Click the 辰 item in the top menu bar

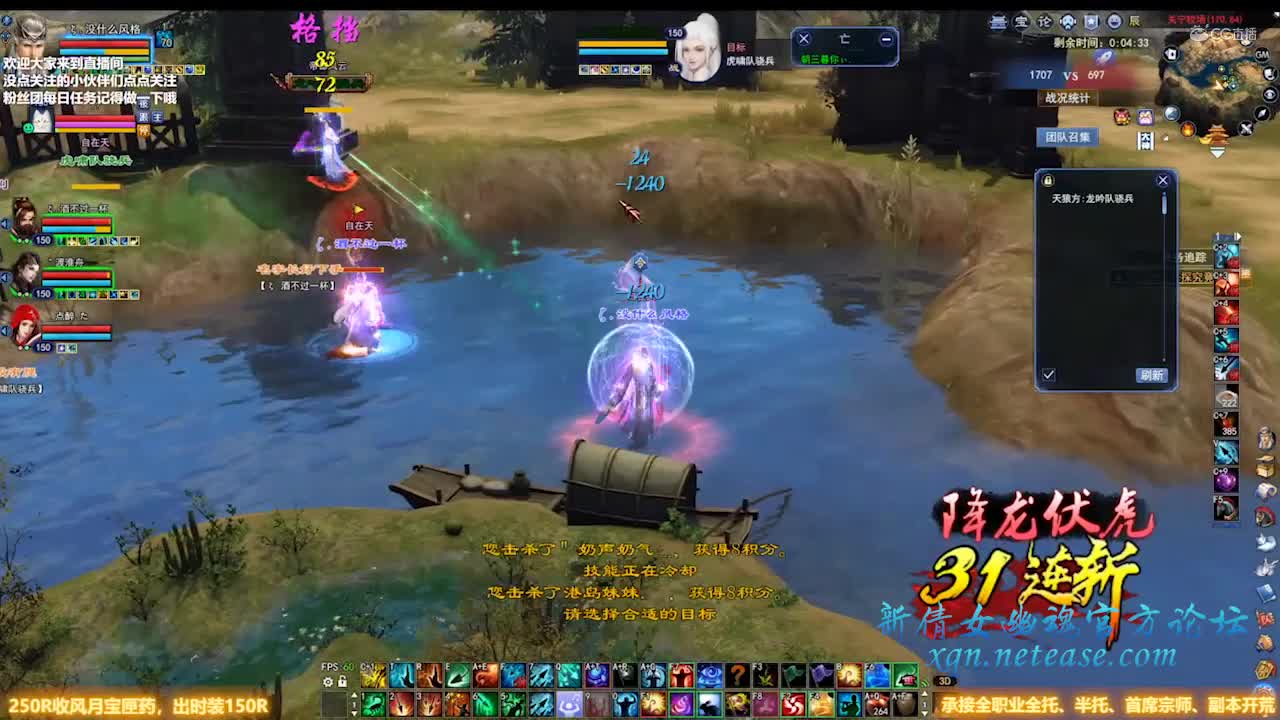pos(1134,20)
